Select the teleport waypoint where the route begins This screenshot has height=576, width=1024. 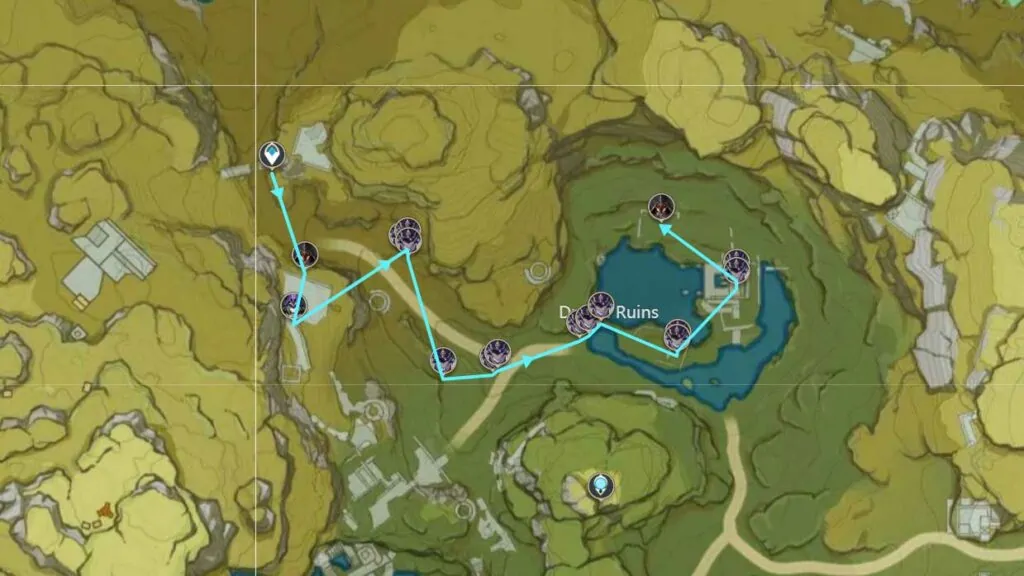click(x=271, y=155)
